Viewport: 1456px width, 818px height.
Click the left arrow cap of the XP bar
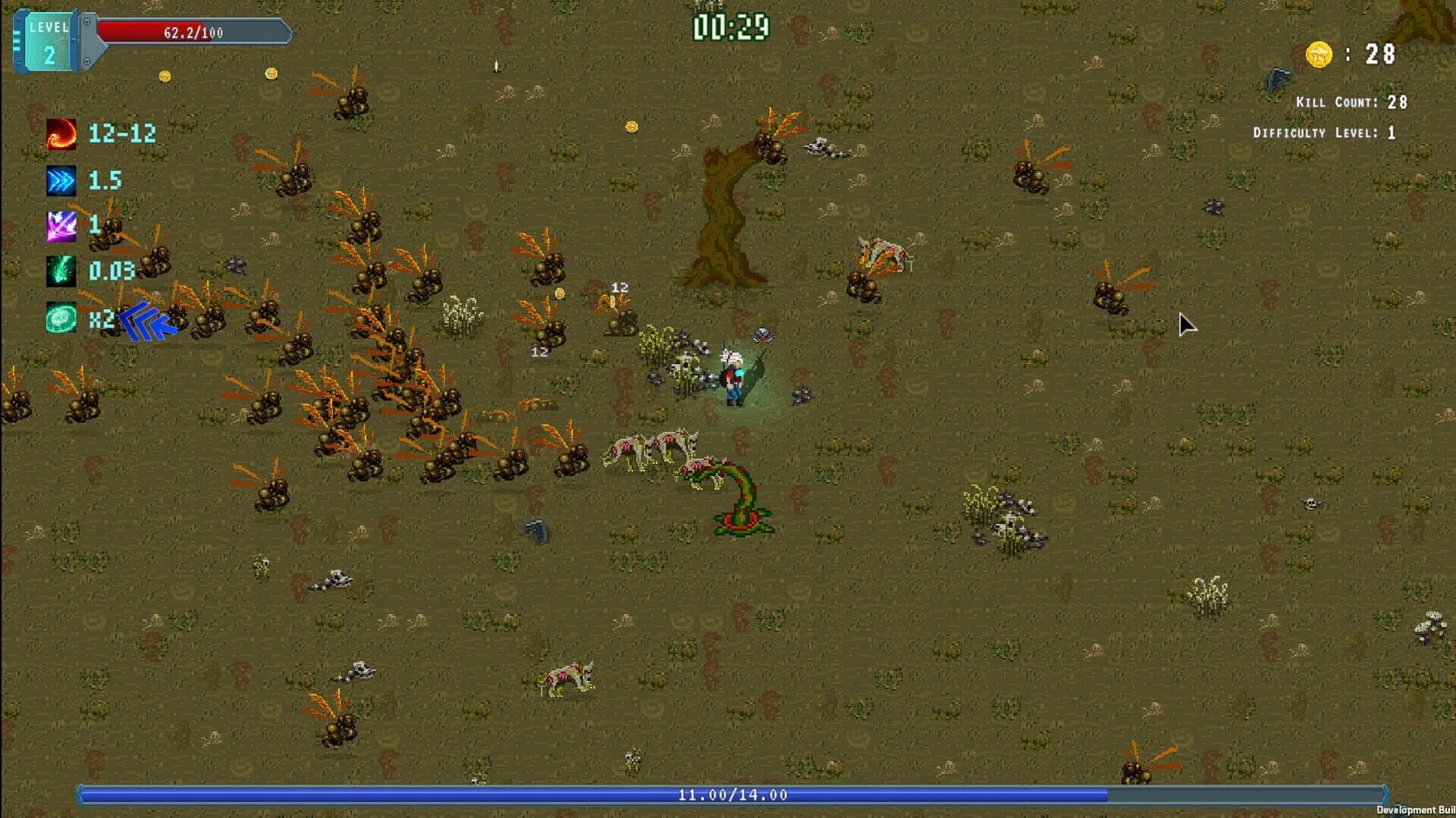(x=78, y=796)
